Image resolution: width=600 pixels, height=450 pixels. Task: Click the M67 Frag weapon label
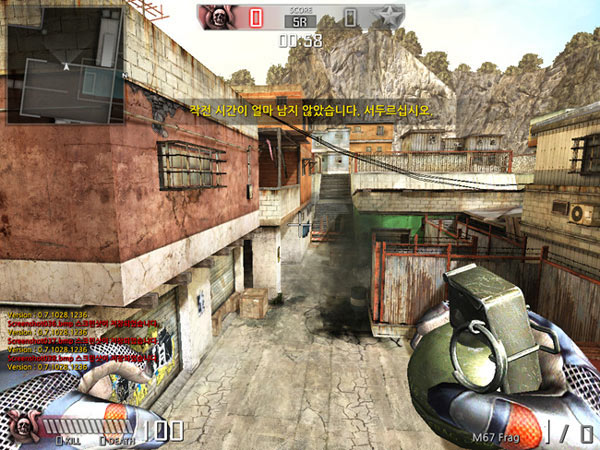(497, 437)
